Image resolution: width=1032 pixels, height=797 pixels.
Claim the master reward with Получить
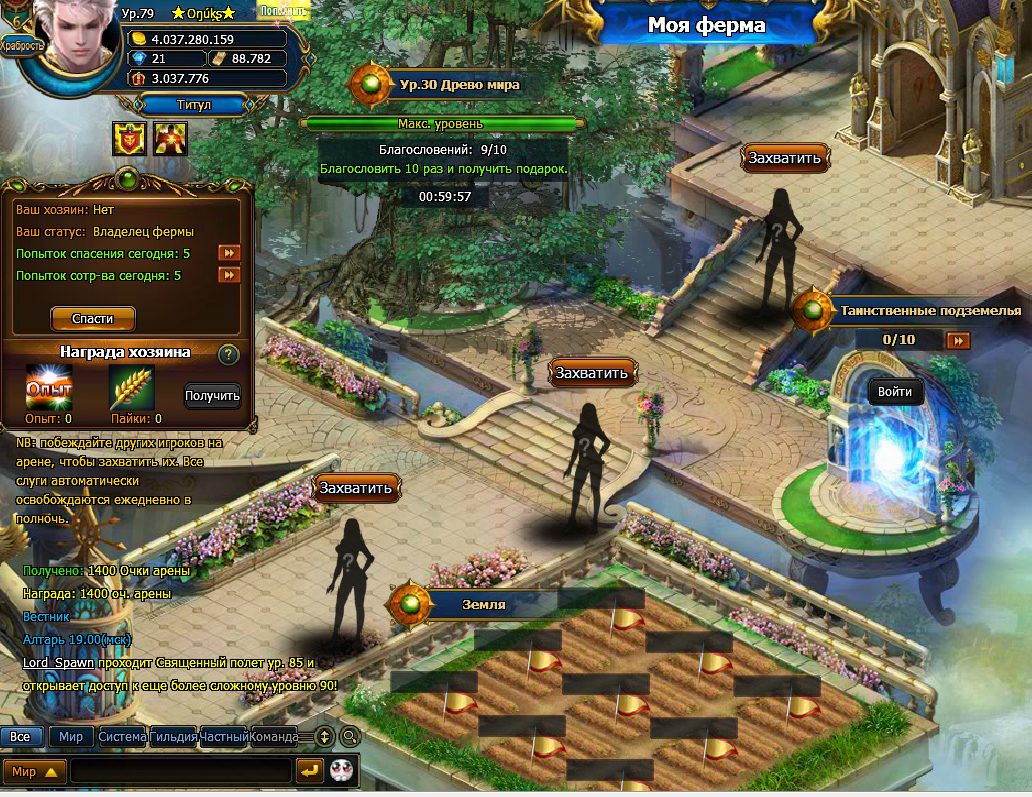click(212, 396)
